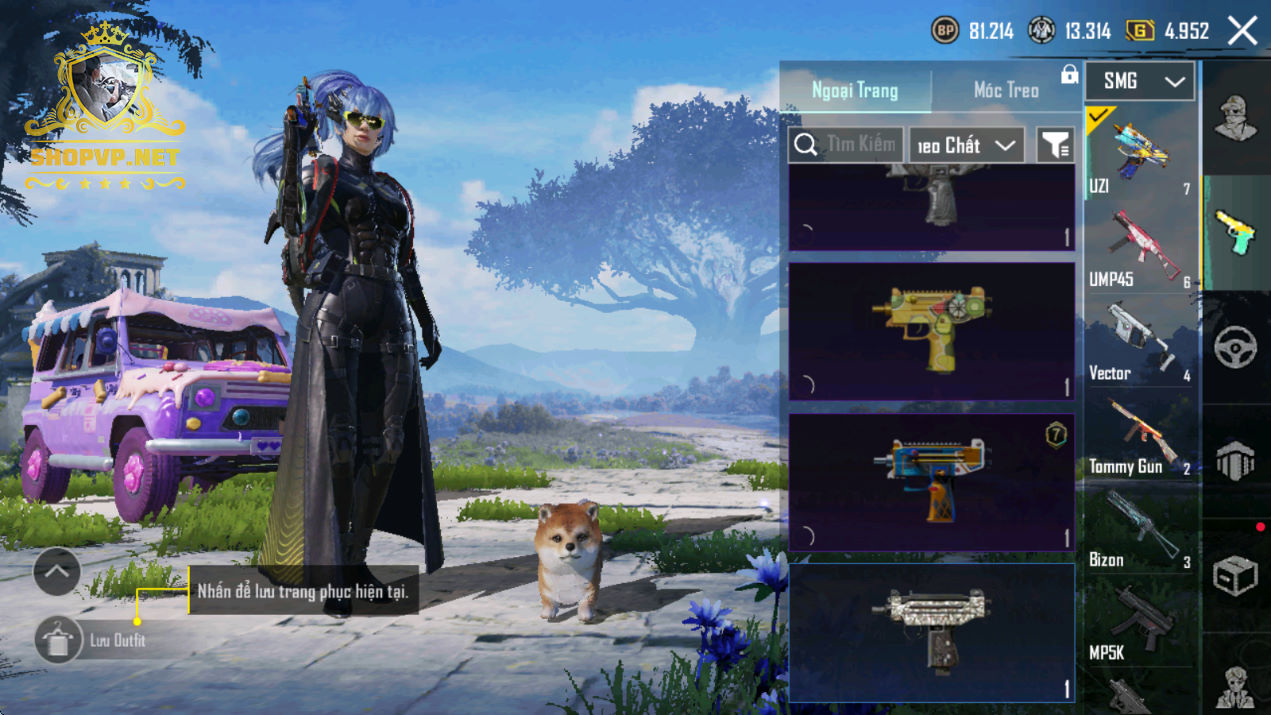The image size is (1271, 715).
Task: Switch to the Ngoại Trang tab
Action: tap(855, 90)
